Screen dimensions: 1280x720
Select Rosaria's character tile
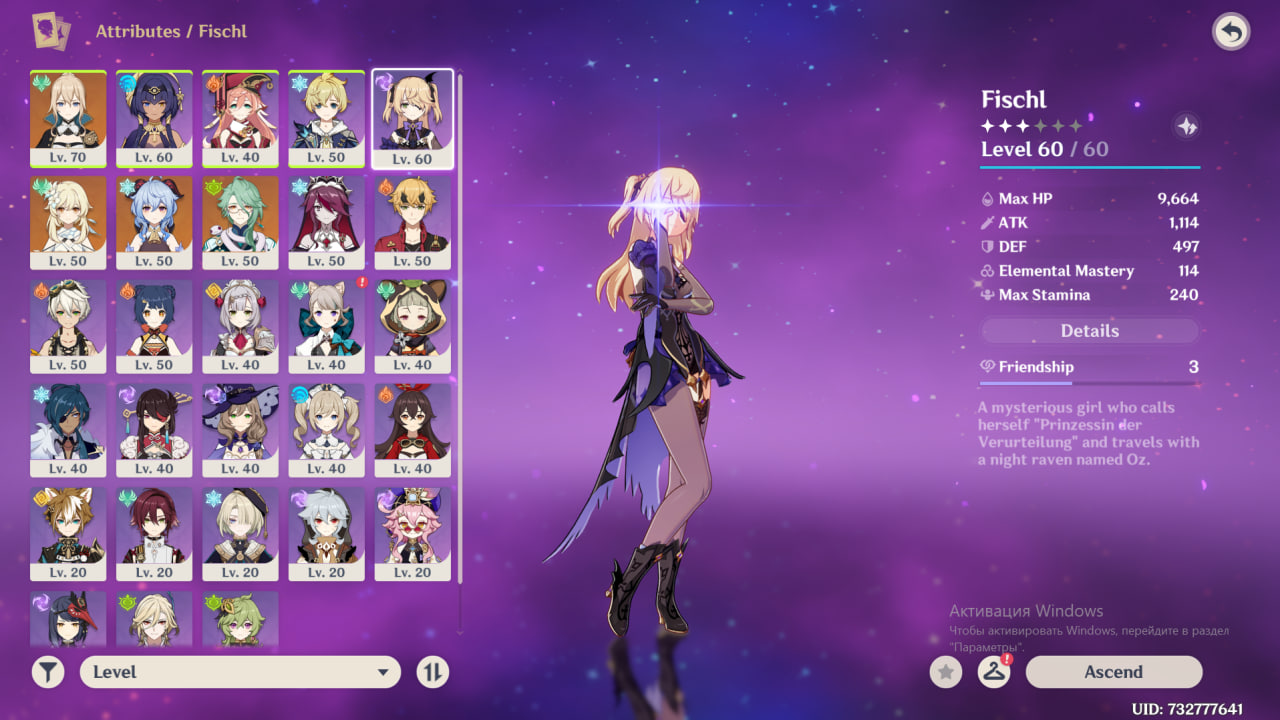coord(326,222)
